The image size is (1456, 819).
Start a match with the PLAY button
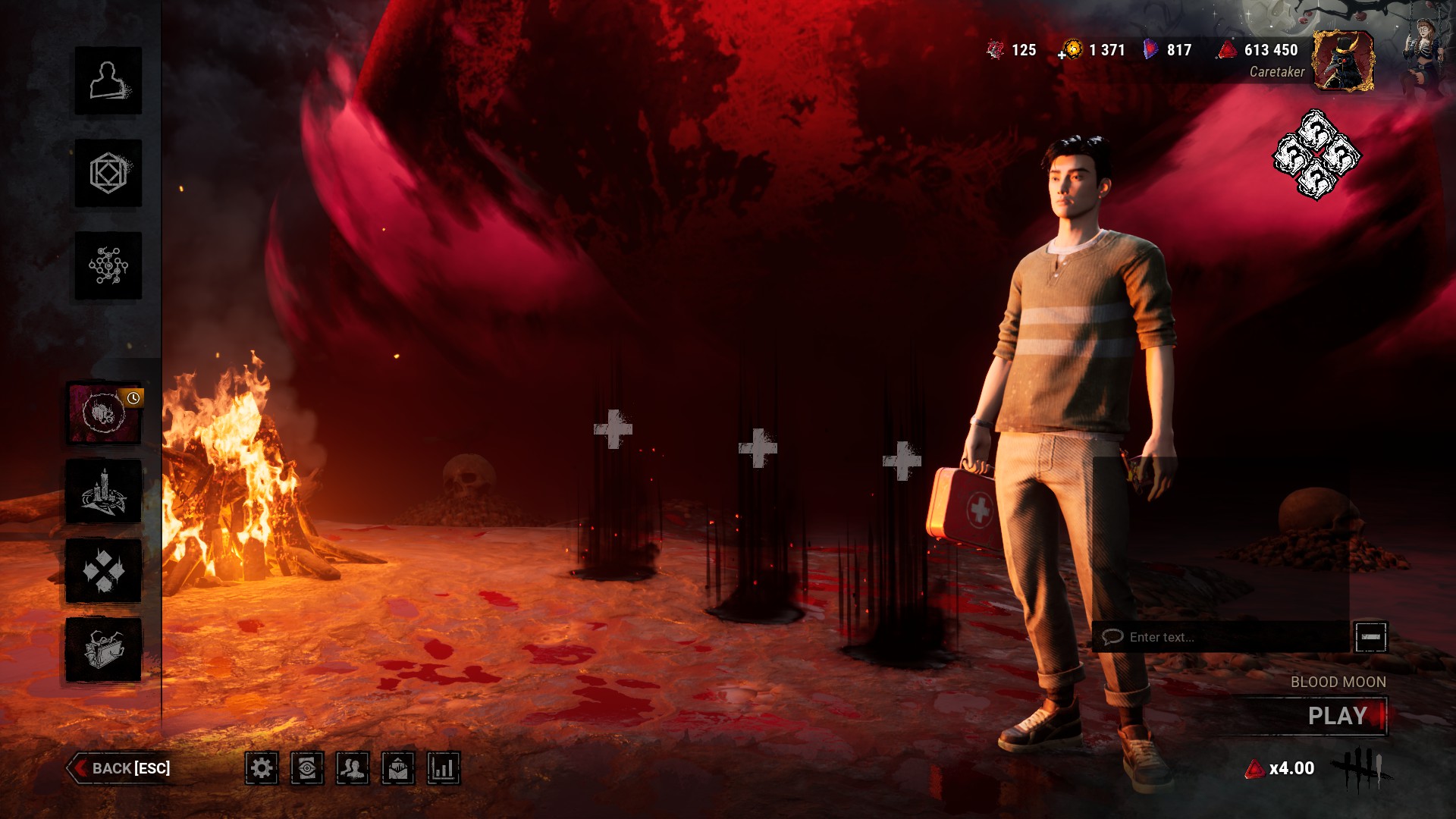tap(1336, 716)
